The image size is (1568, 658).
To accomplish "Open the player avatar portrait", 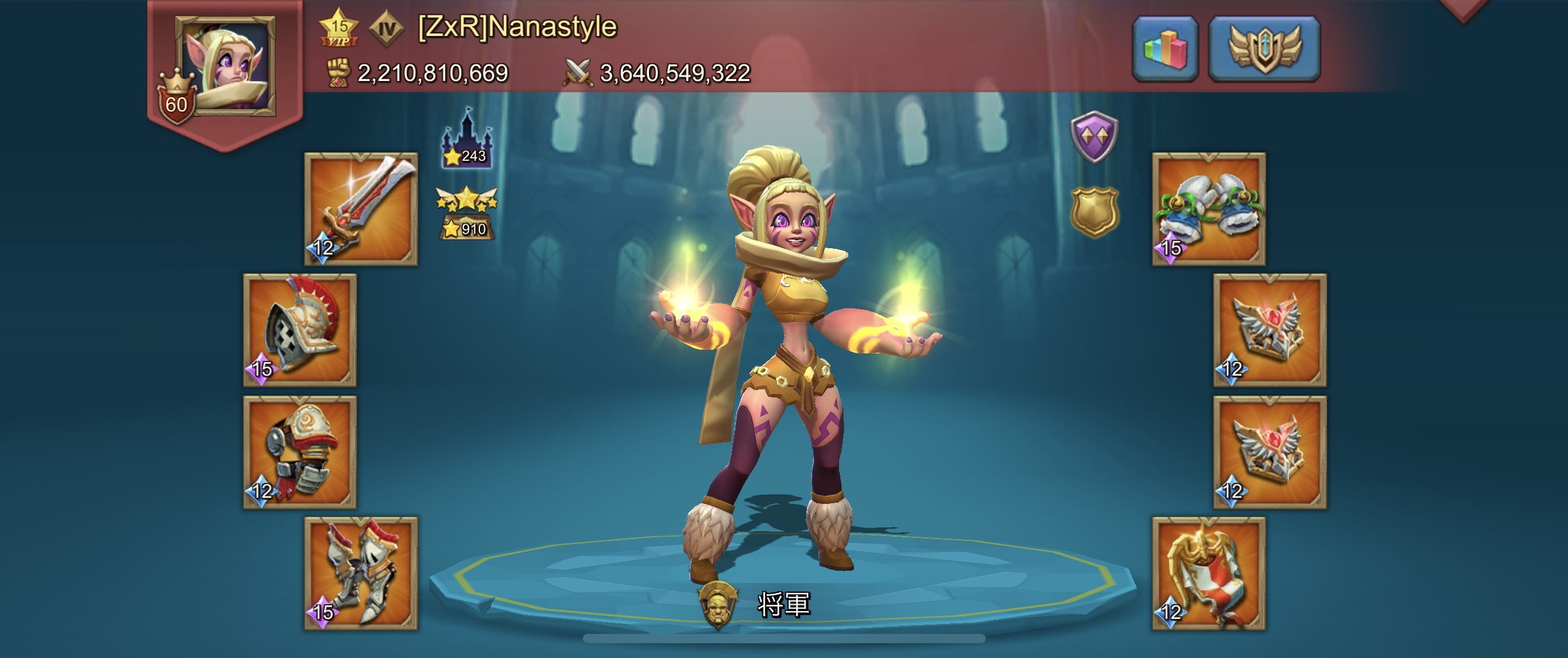I will tap(225, 66).
